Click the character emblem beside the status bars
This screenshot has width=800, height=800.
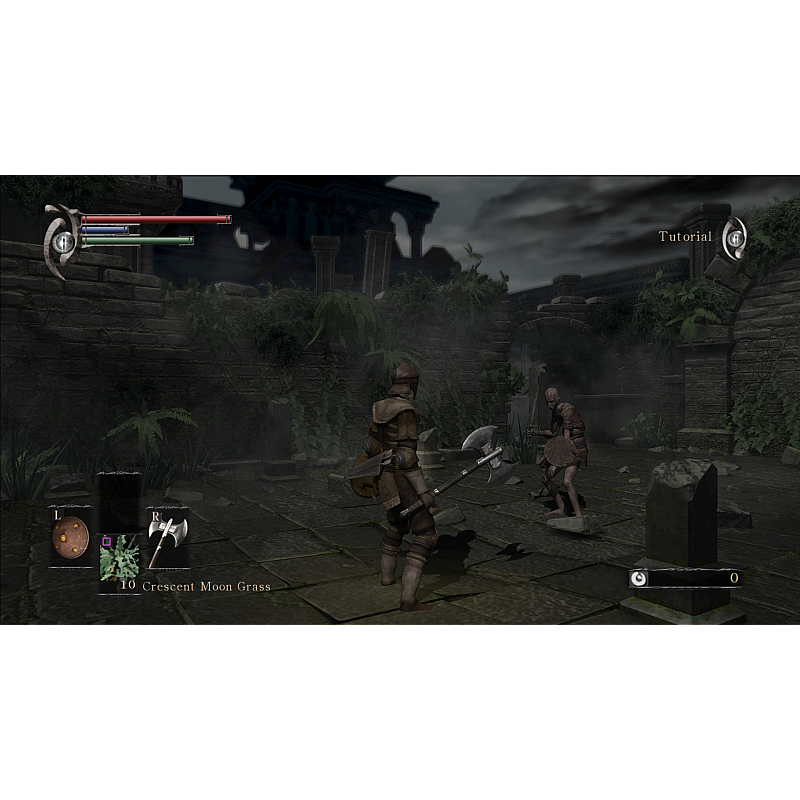(x=62, y=240)
